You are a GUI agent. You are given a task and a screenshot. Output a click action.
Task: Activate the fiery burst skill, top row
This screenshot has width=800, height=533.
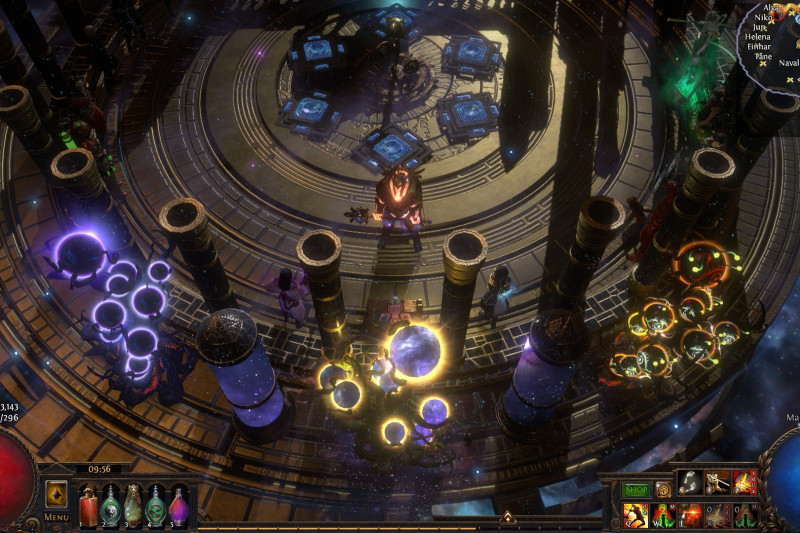tap(744, 483)
